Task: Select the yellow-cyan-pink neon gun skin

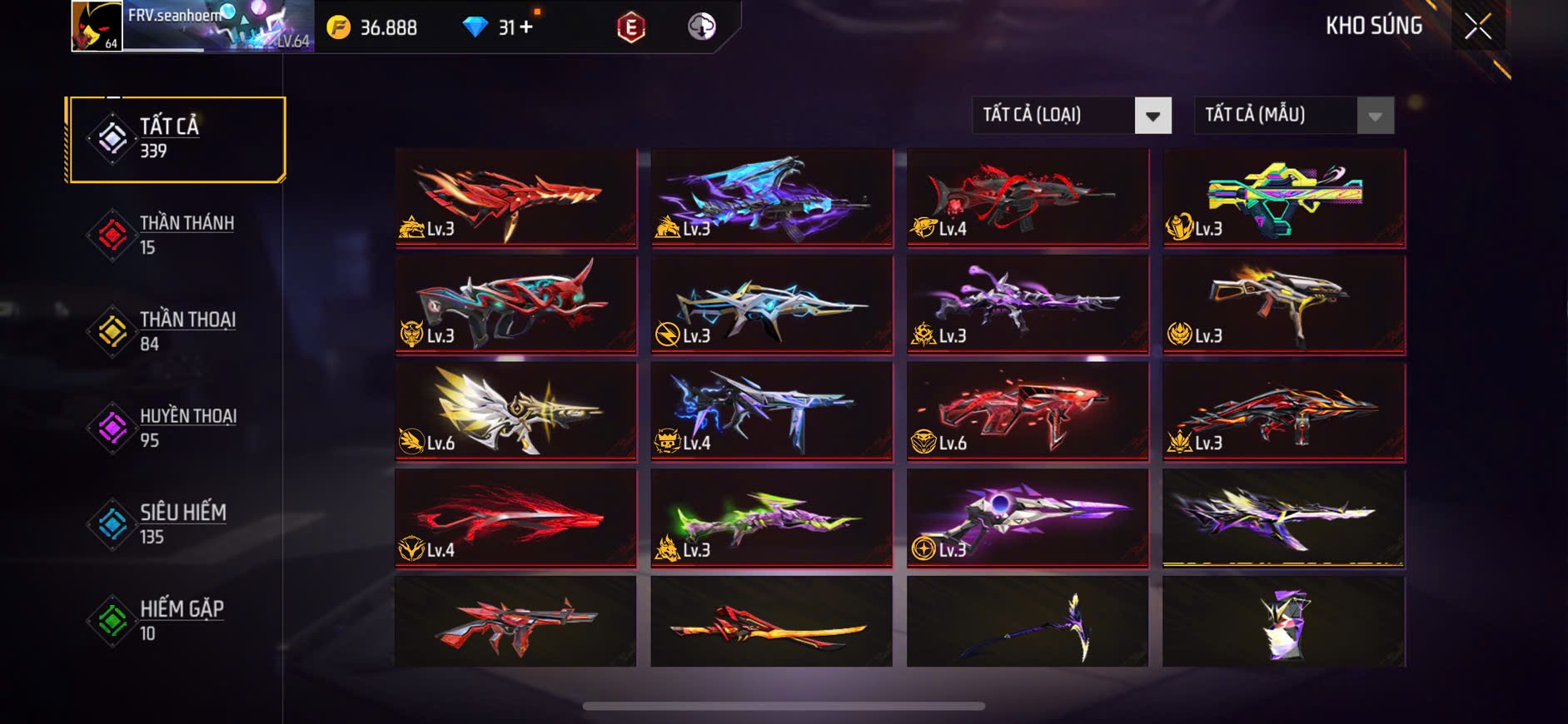Action: (x=1283, y=198)
